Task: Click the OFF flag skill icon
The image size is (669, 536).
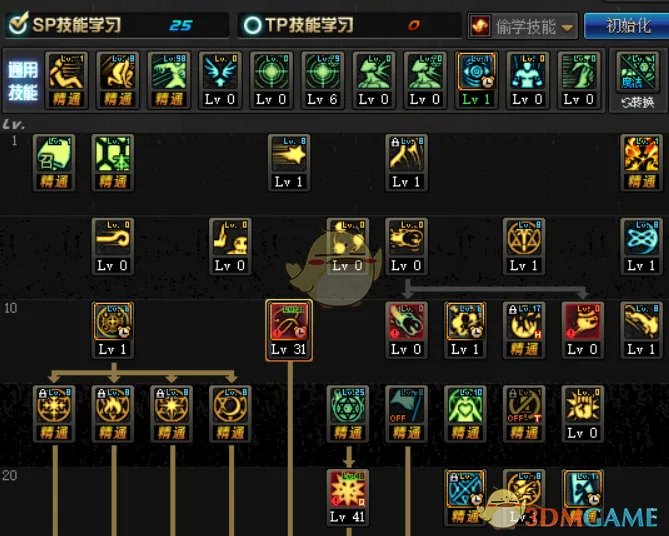Action: pyautogui.click(x=406, y=406)
